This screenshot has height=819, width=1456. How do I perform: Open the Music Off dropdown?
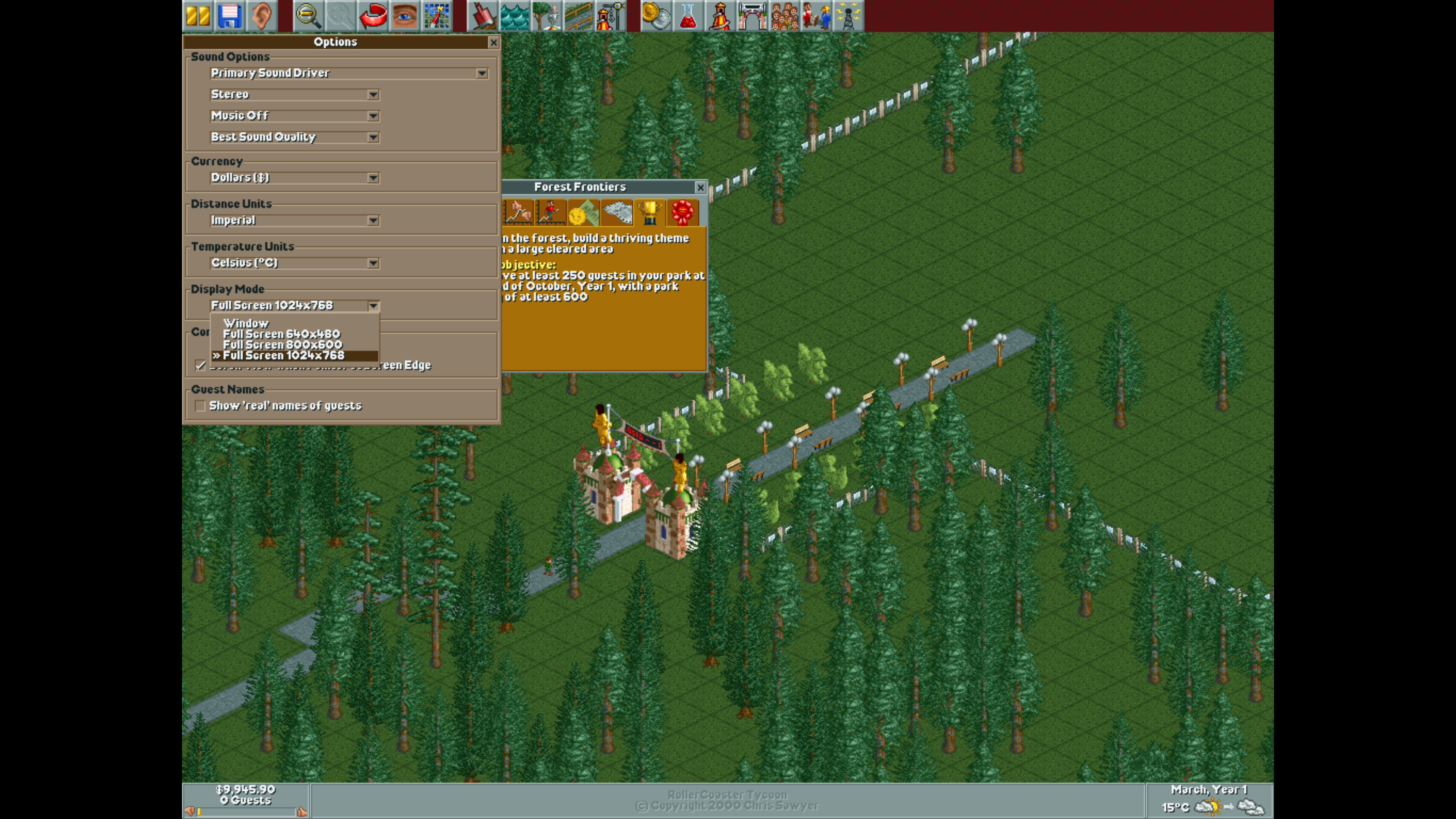tap(373, 116)
